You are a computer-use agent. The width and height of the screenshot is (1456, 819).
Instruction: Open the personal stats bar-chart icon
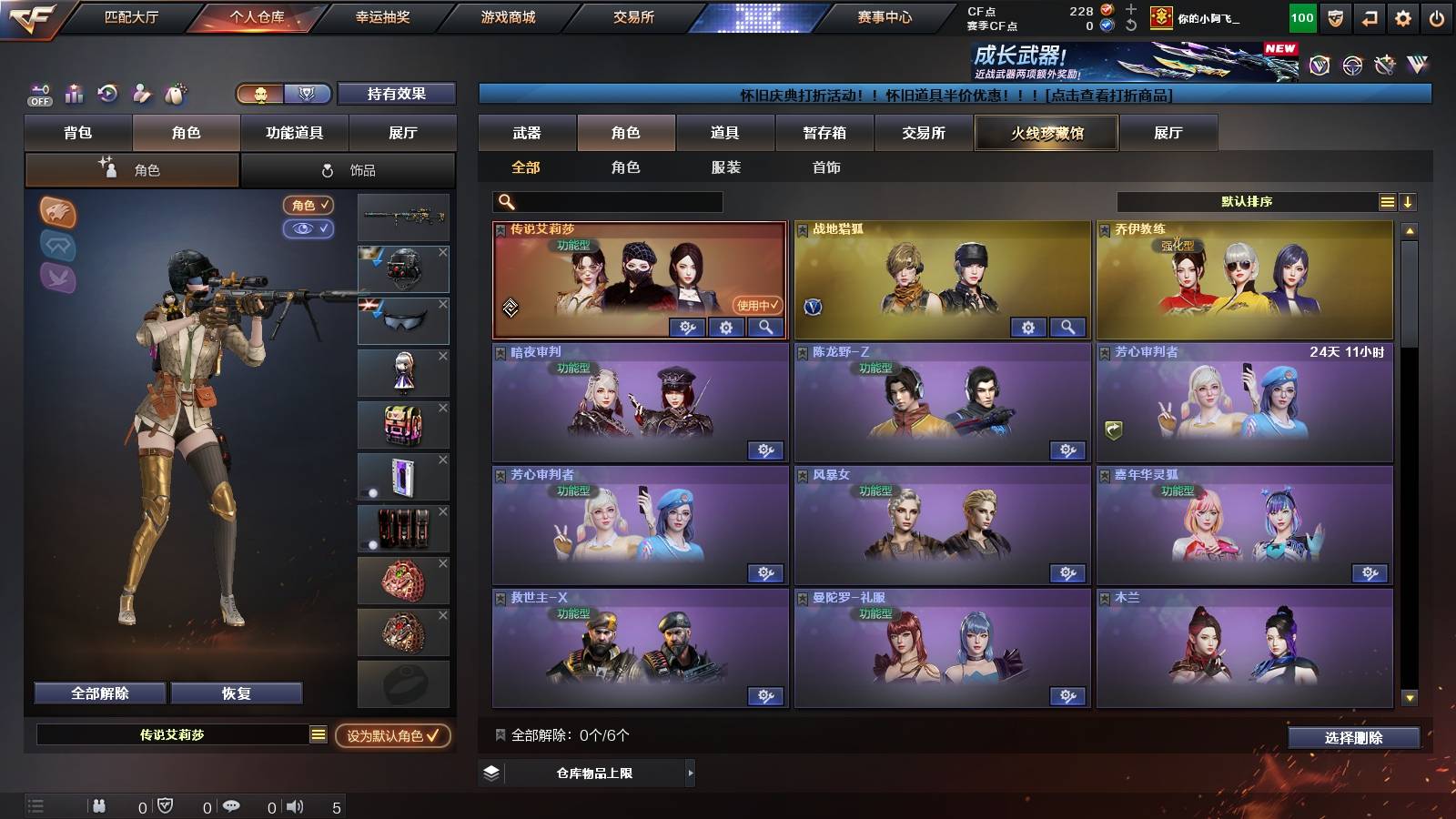point(73,93)
